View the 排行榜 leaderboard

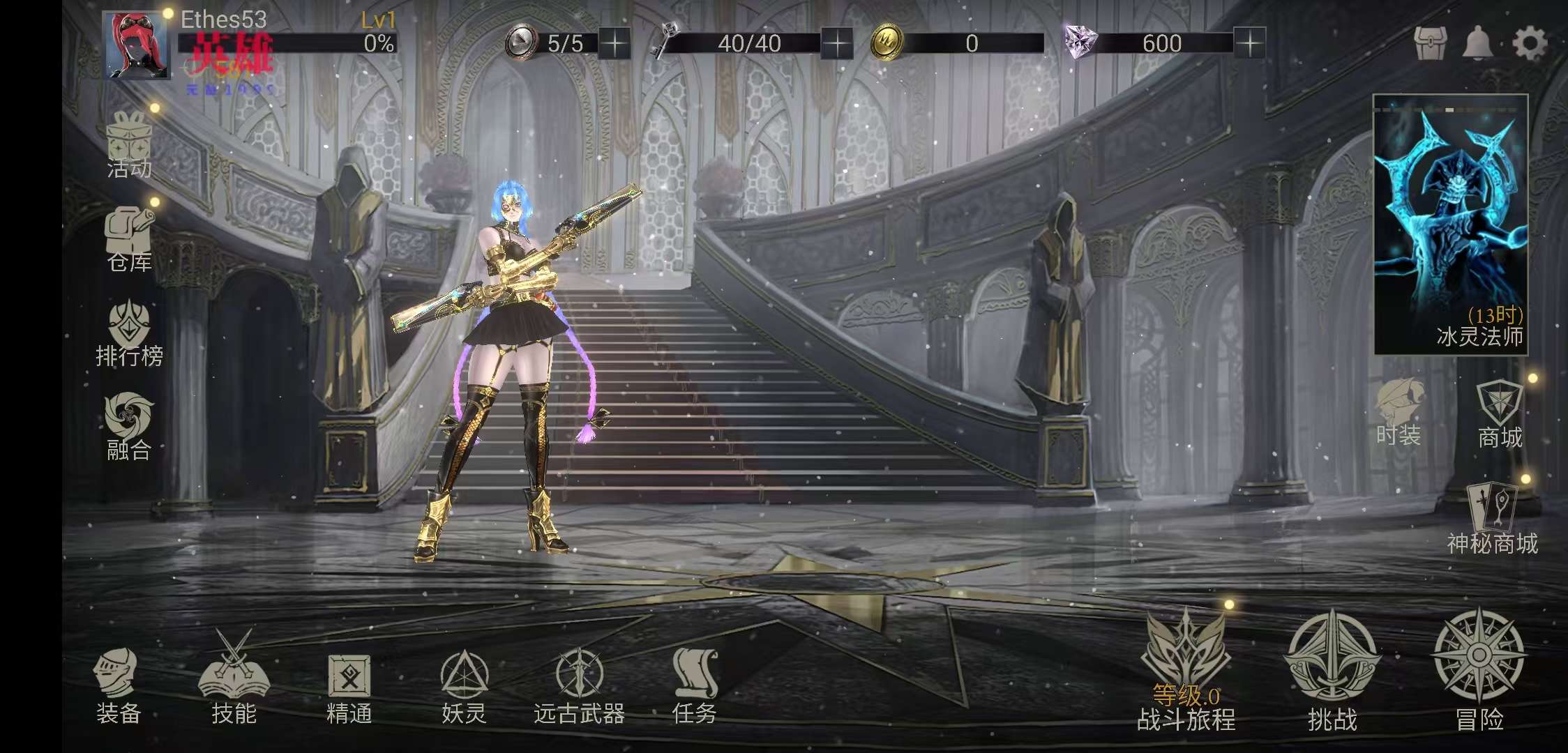pyautogui.click(x=129, y=333)
